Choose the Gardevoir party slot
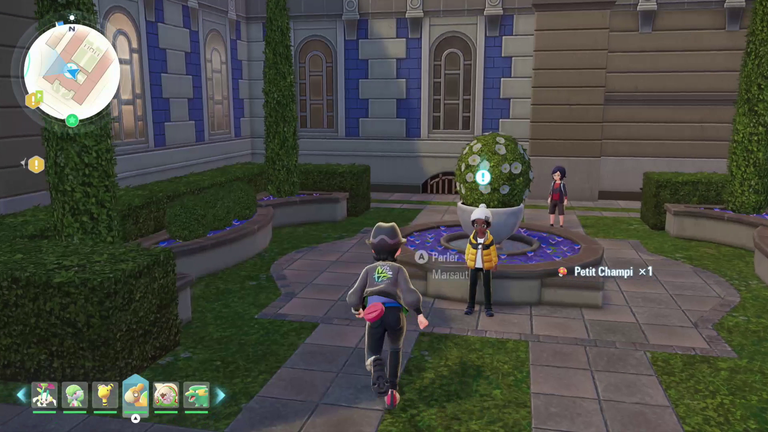The height and width of the screenshot is (432, 768). coord(75,395)
